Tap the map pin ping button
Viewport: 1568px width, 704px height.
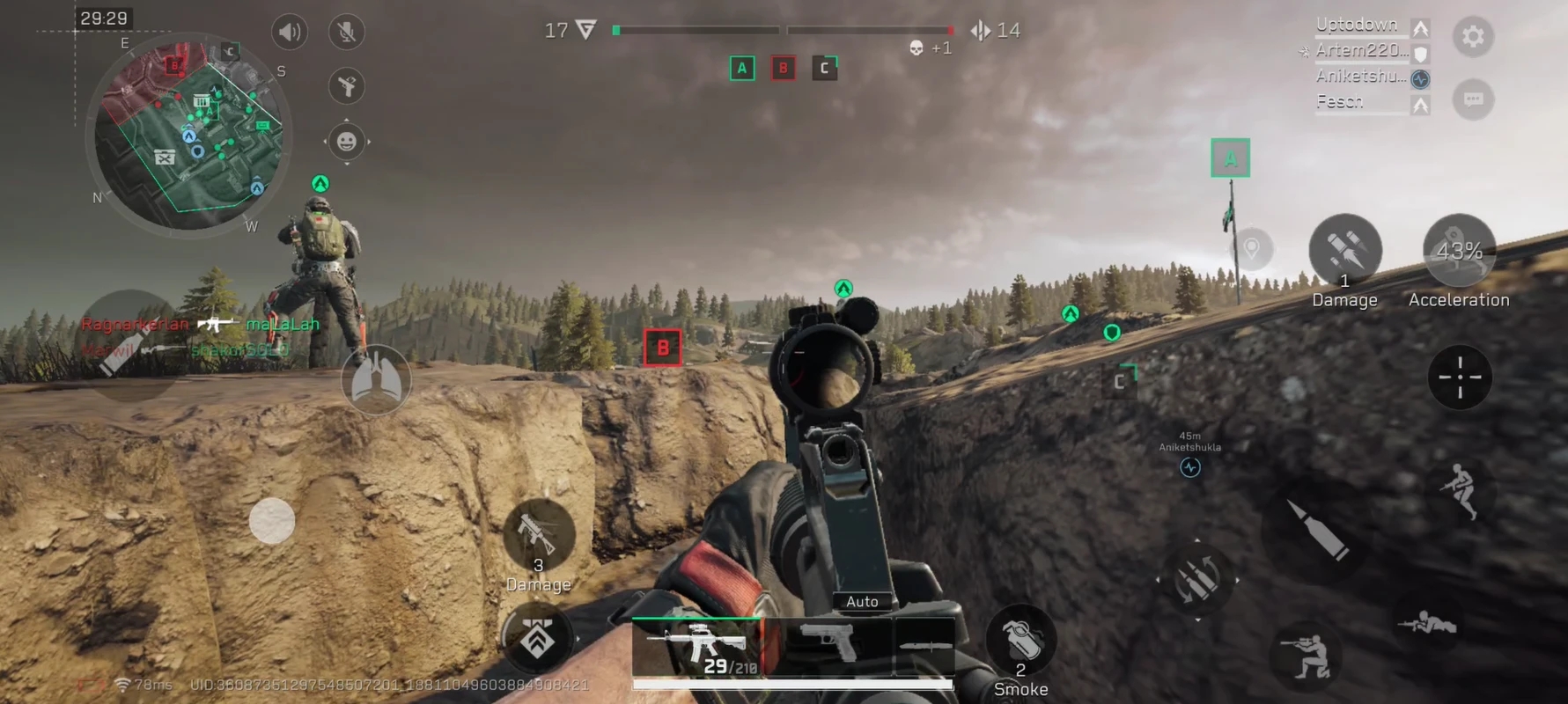pyautogui.click(x=1251, y=249)
